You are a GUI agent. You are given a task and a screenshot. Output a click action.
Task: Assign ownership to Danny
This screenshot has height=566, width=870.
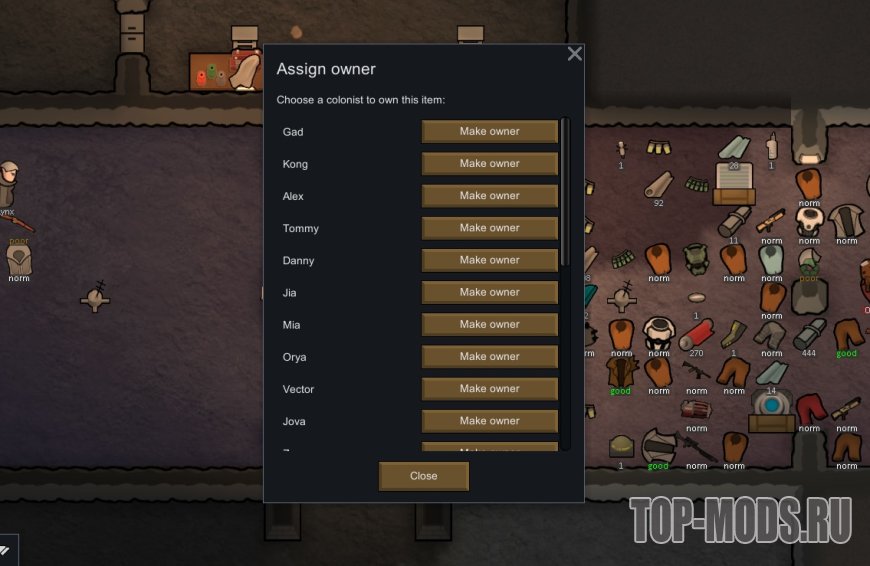tap(489, 260)
